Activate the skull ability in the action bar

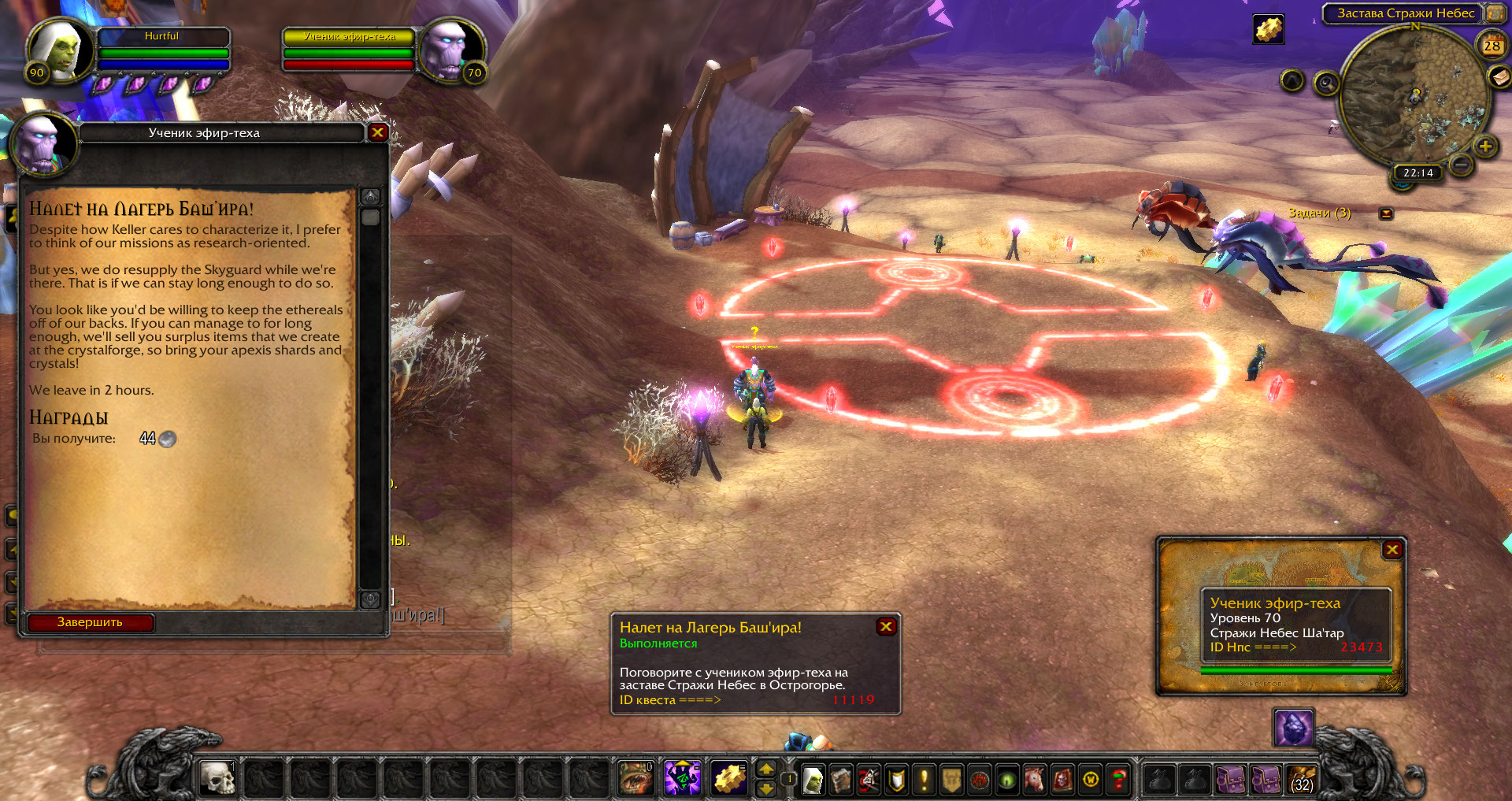pos(217,779)
